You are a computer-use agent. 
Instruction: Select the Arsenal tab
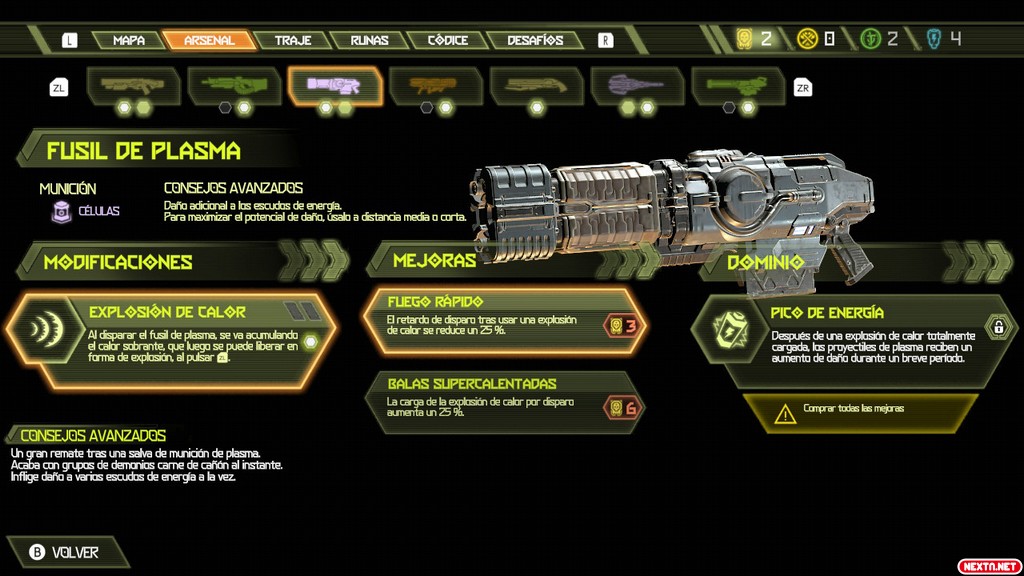[x=209, y=40]
